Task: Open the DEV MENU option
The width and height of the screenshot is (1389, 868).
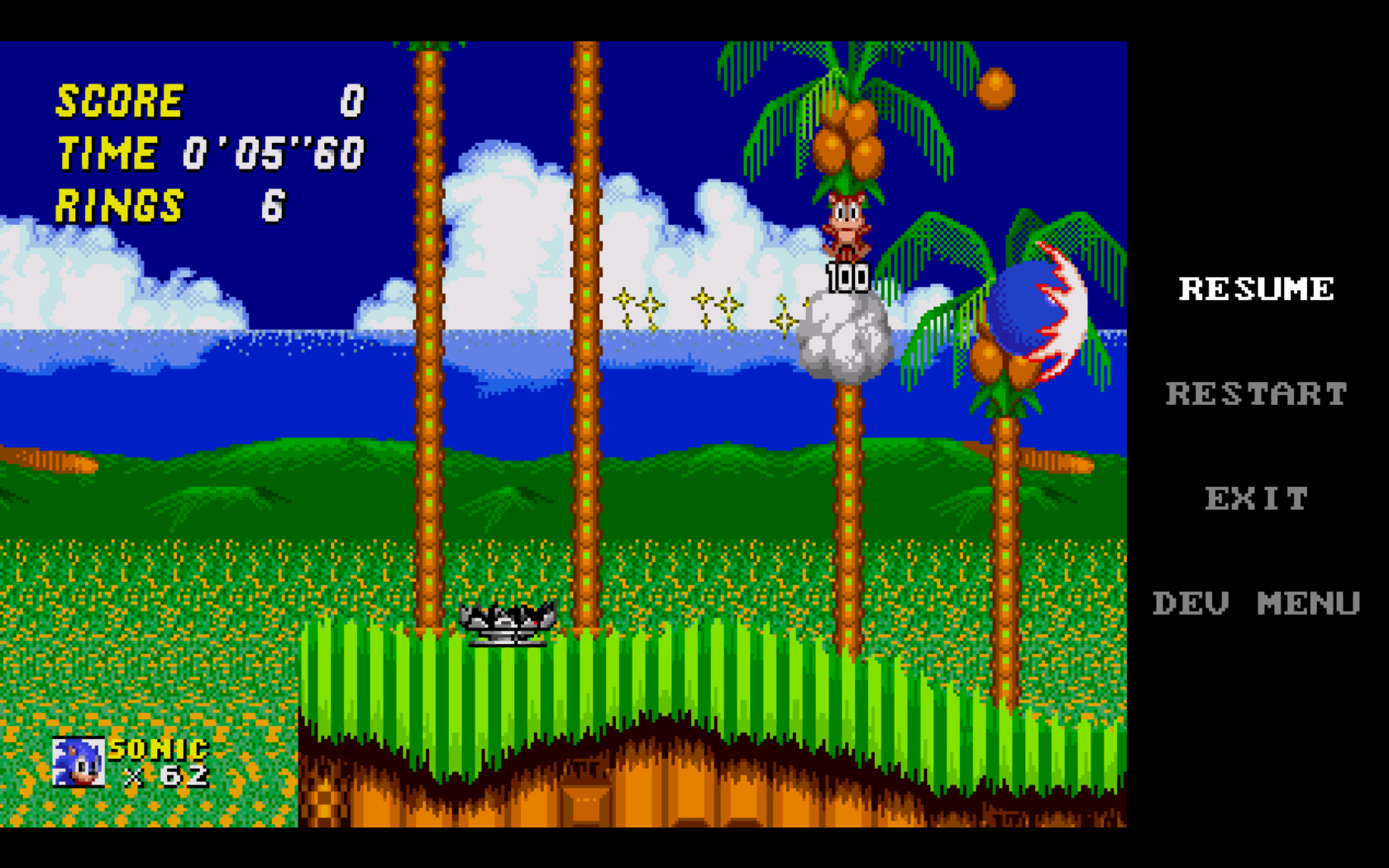Action: click(1257, 603)
